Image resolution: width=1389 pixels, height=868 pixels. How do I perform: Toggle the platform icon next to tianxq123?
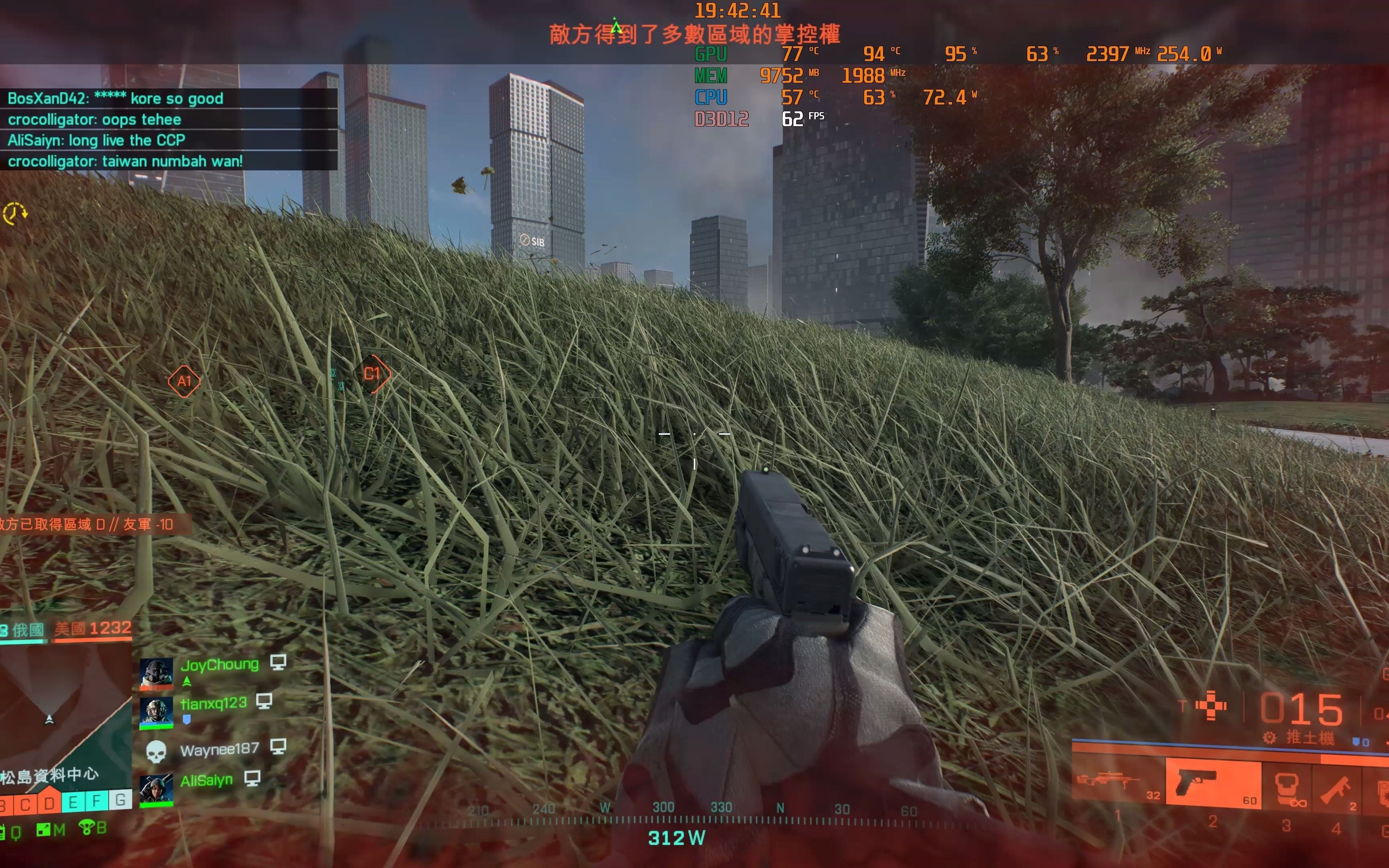coord(264,701)
